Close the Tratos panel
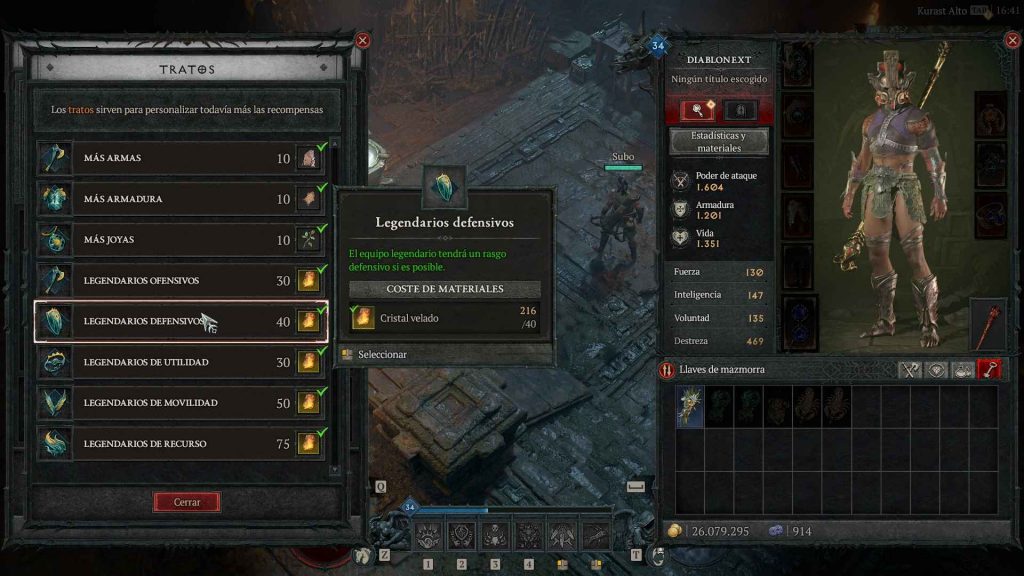This screenshot has width=1024, height=576. 362,41
